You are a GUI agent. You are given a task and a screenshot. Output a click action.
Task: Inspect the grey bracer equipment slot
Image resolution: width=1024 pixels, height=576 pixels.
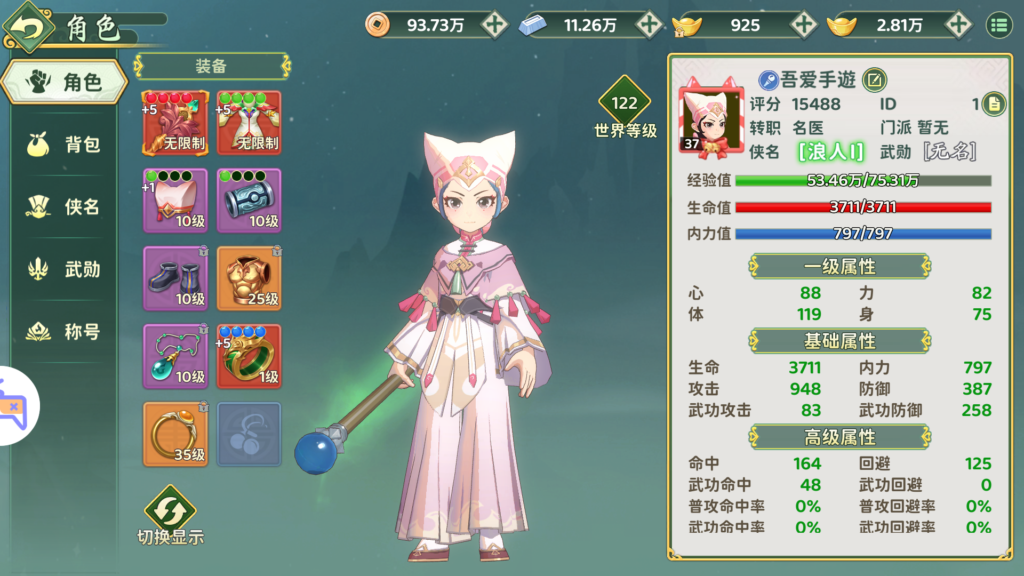pyautogui.click(x=249, y=201)
